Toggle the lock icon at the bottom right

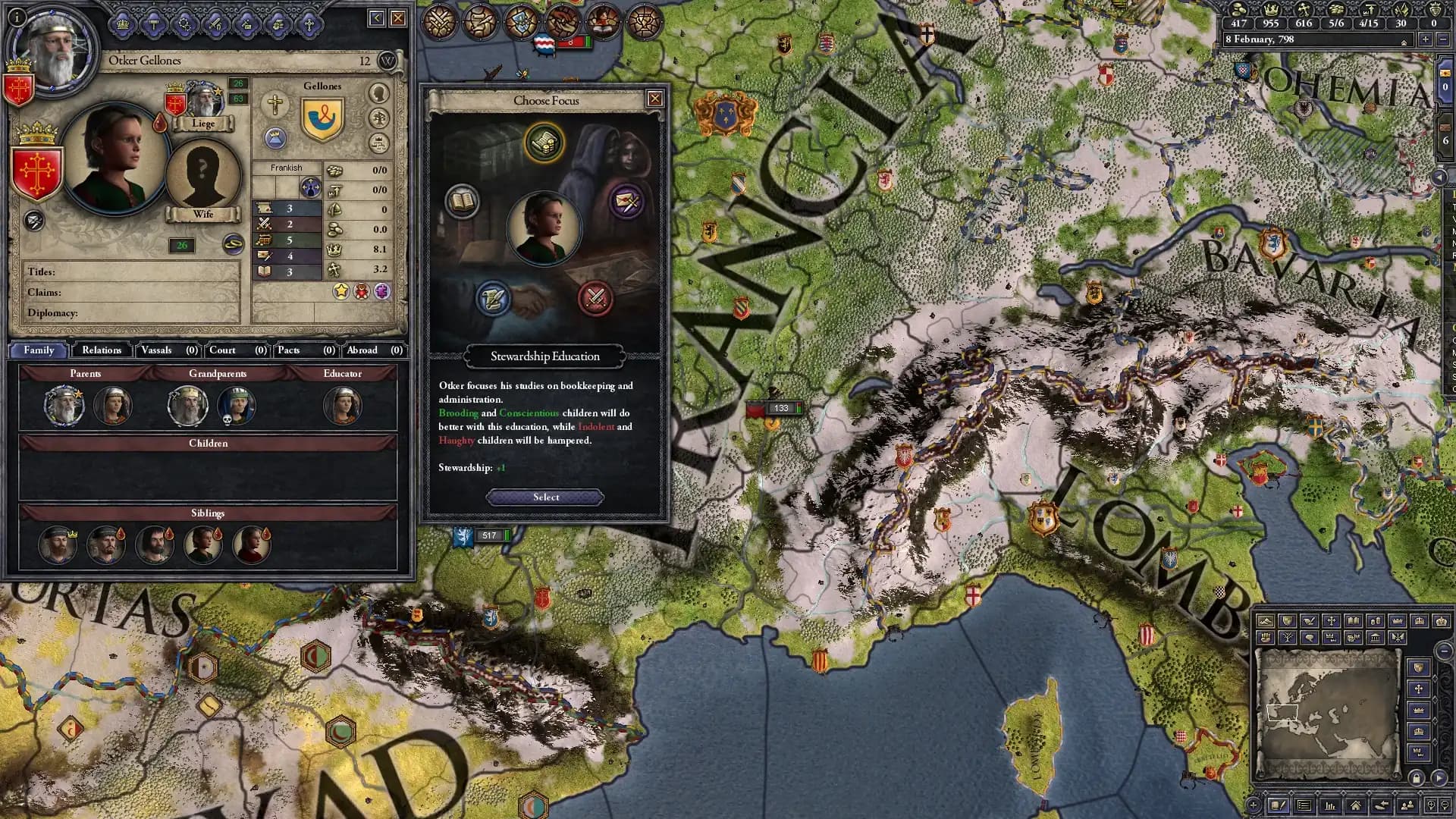(x=1417, y=779)
